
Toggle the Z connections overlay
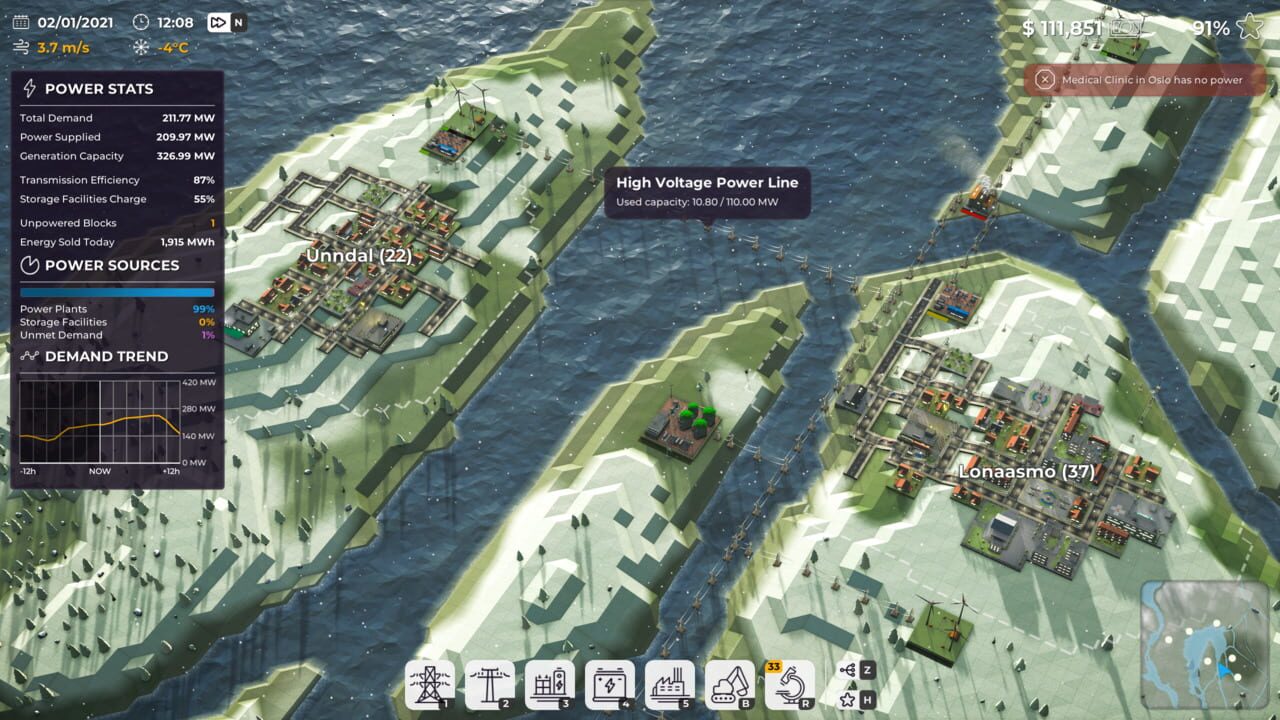pyautogui.click(x=845, y=668)
